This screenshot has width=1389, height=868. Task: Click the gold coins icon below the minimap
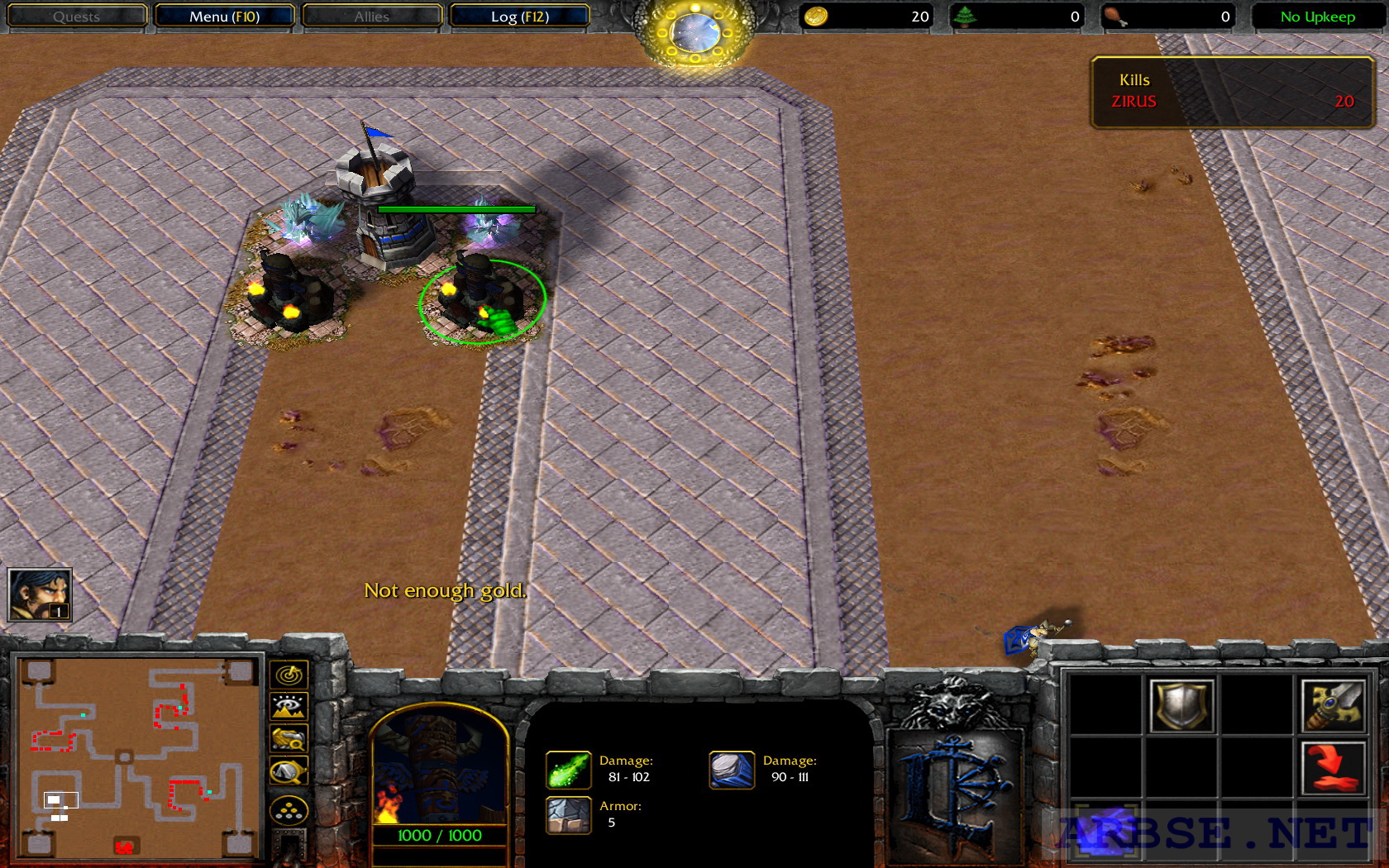[x=288, y=808]
